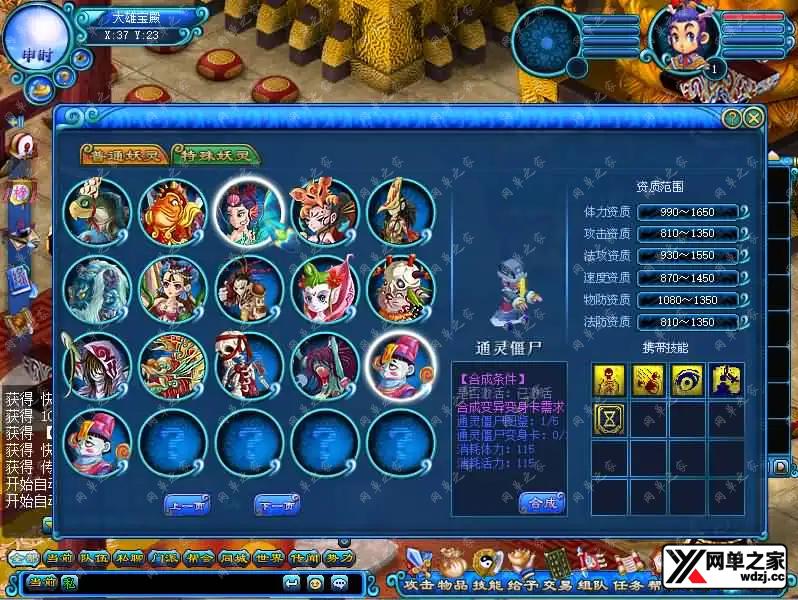Screen dimensions: 798x600
Task: Switch to the 特殊妖灵 tab
Action: (216, 155)
